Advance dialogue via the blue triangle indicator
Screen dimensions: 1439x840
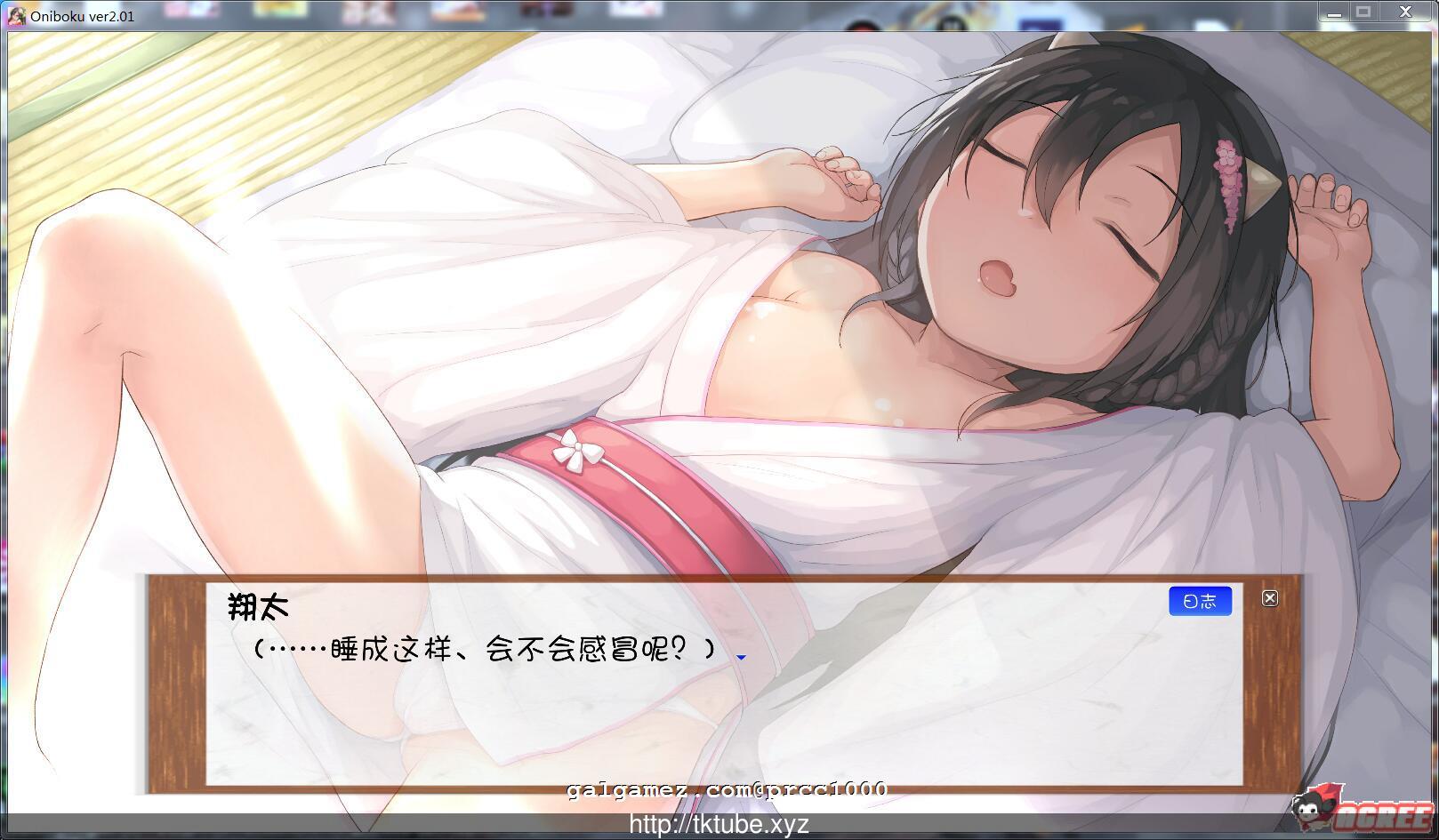(x=740, y=656)
